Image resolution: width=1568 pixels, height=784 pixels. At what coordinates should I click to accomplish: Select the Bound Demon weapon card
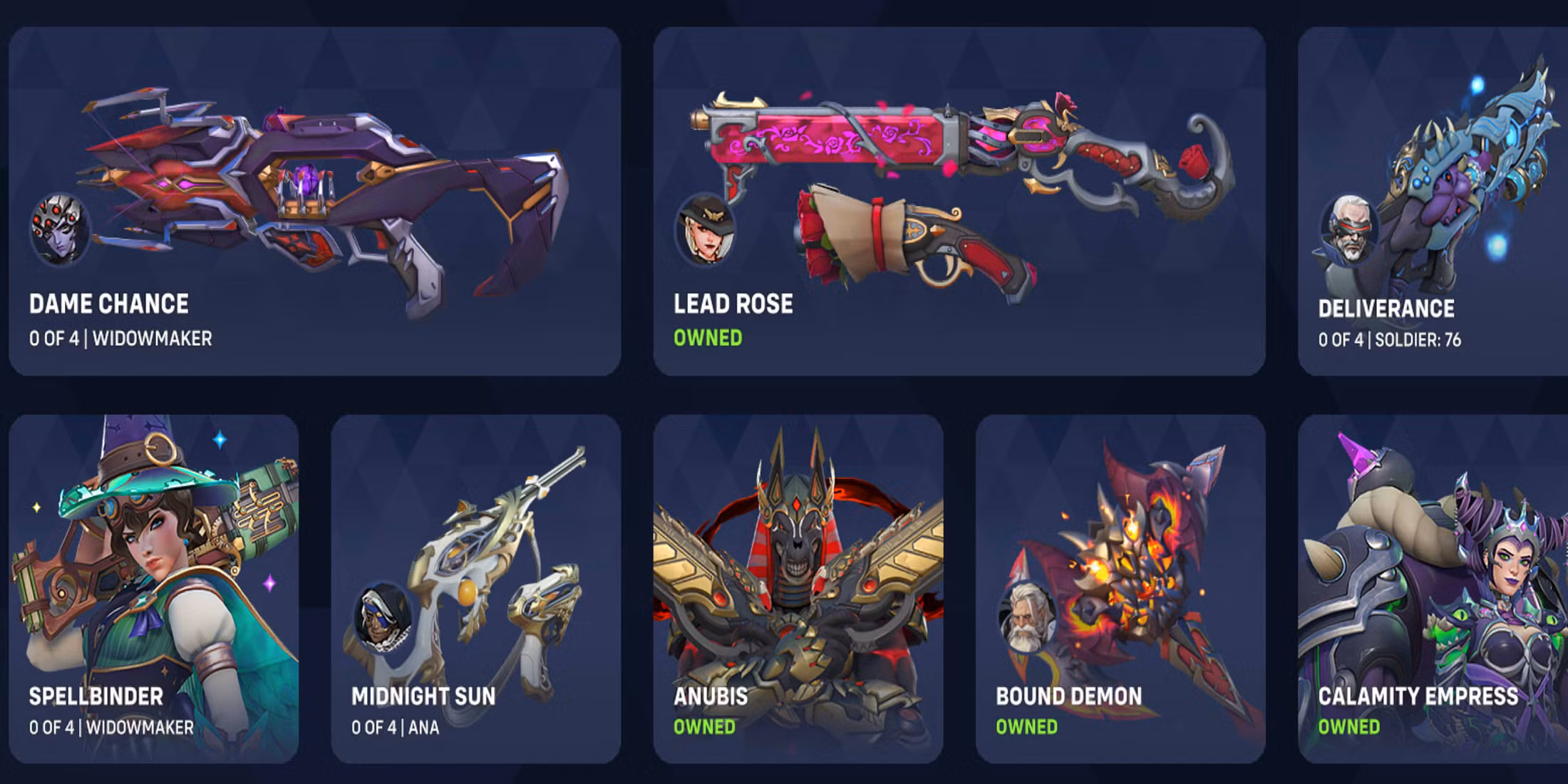pos(1120,589)
